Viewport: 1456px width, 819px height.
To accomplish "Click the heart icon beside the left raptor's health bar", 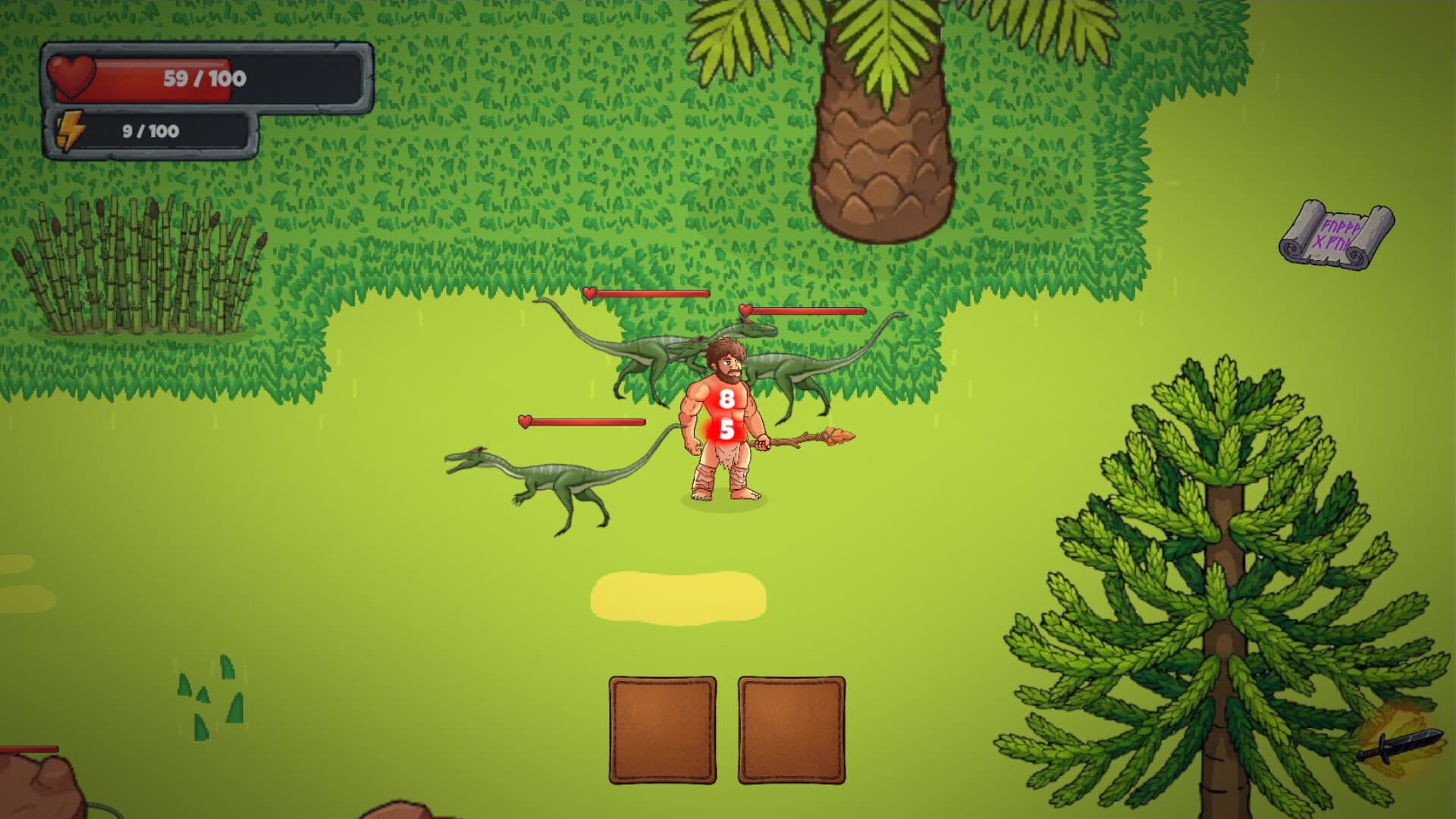I will (525, 422).
